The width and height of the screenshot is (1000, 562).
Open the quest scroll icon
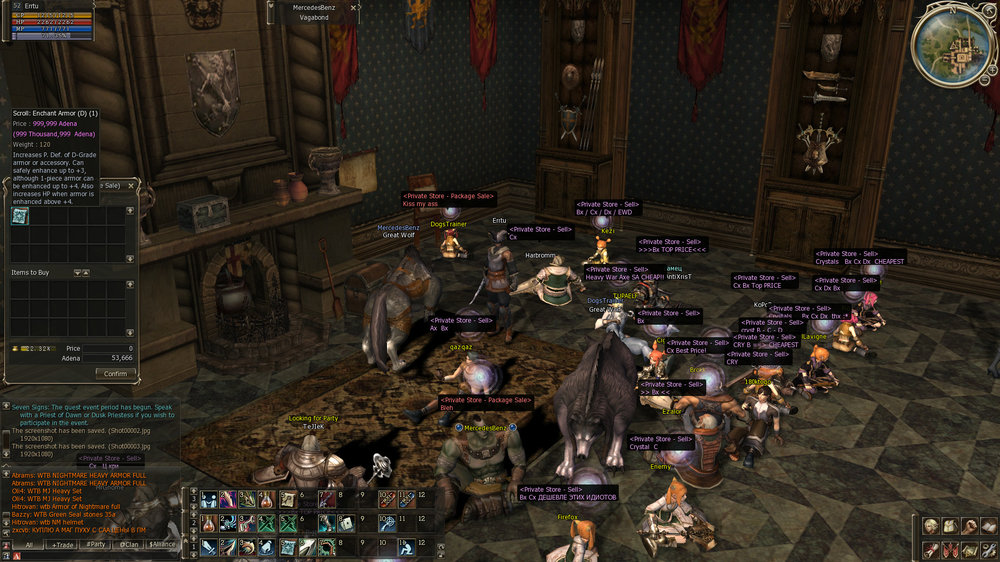point(930,548)
